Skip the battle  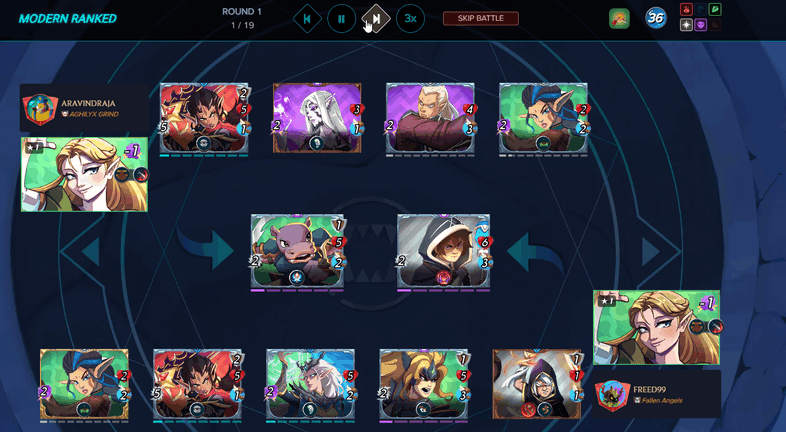click(480, 18)
